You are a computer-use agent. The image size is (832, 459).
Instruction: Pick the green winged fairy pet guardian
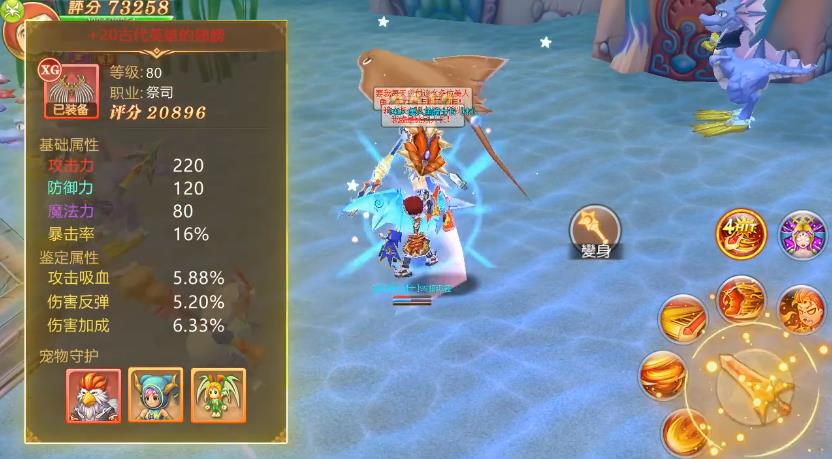point(219,395)
